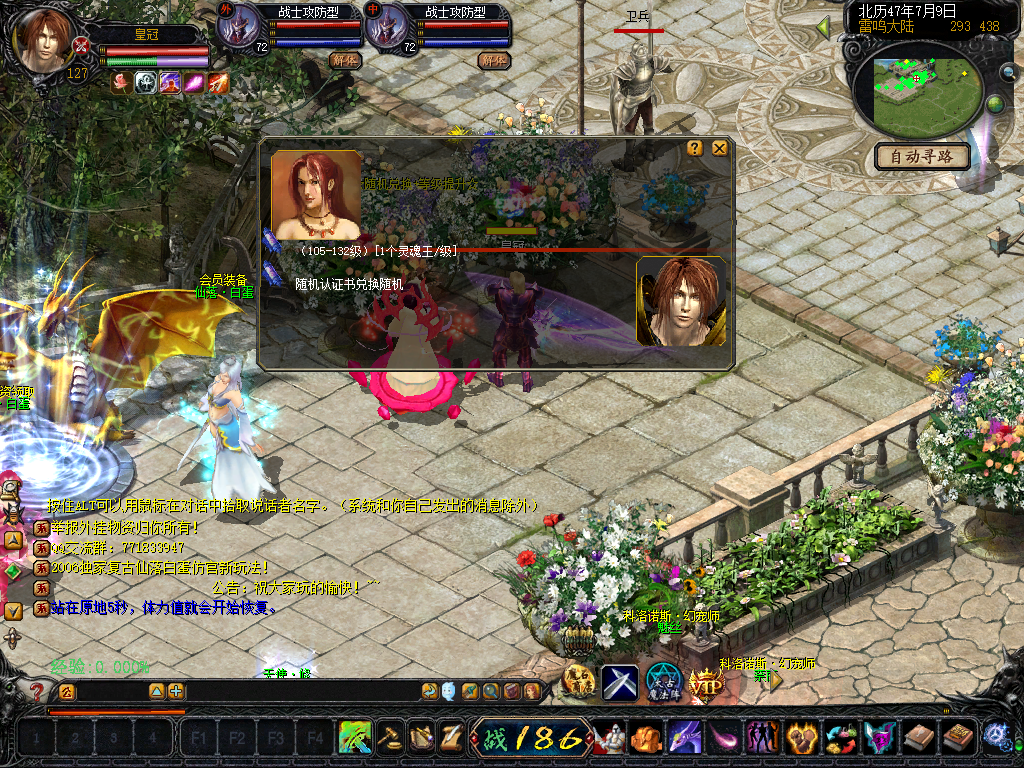The image size is (1024, 768).
Task: Choose the 随机认证书兑换随机 dialogue option
Action: [348, 284]
